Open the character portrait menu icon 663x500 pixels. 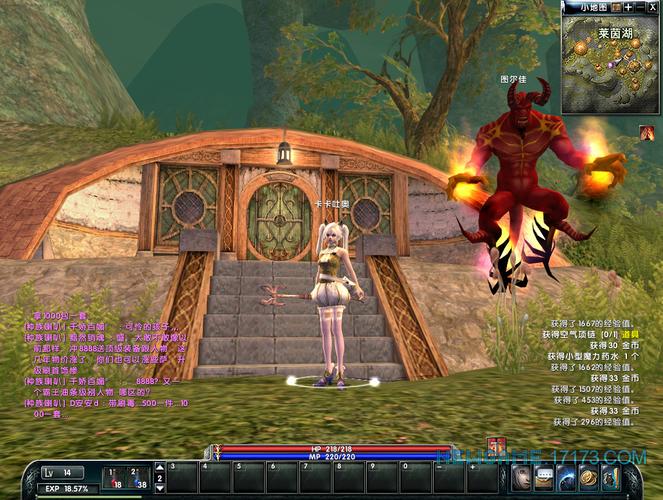tap(522, 479)
